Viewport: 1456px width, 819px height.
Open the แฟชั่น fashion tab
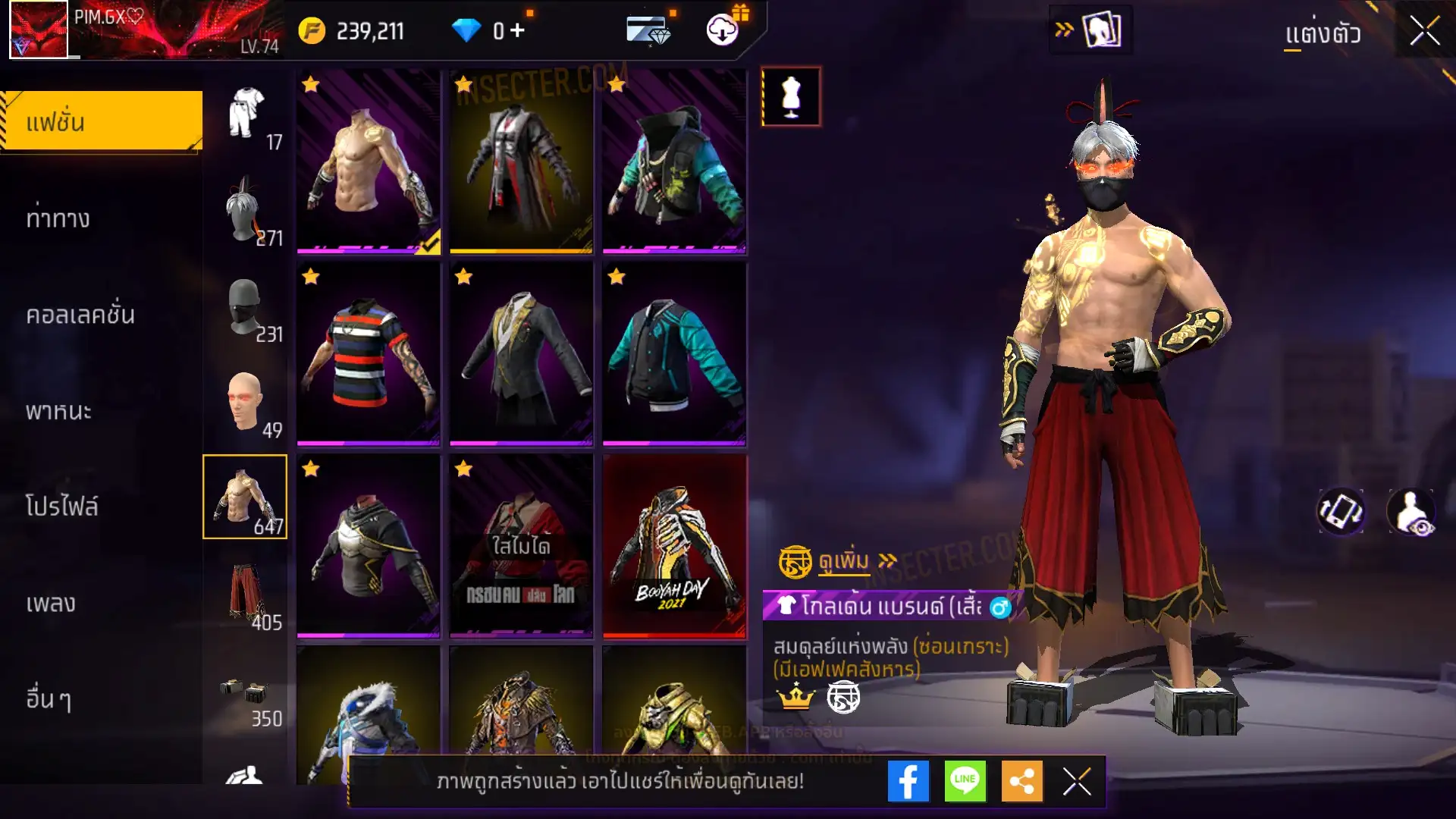coord(102,121)
